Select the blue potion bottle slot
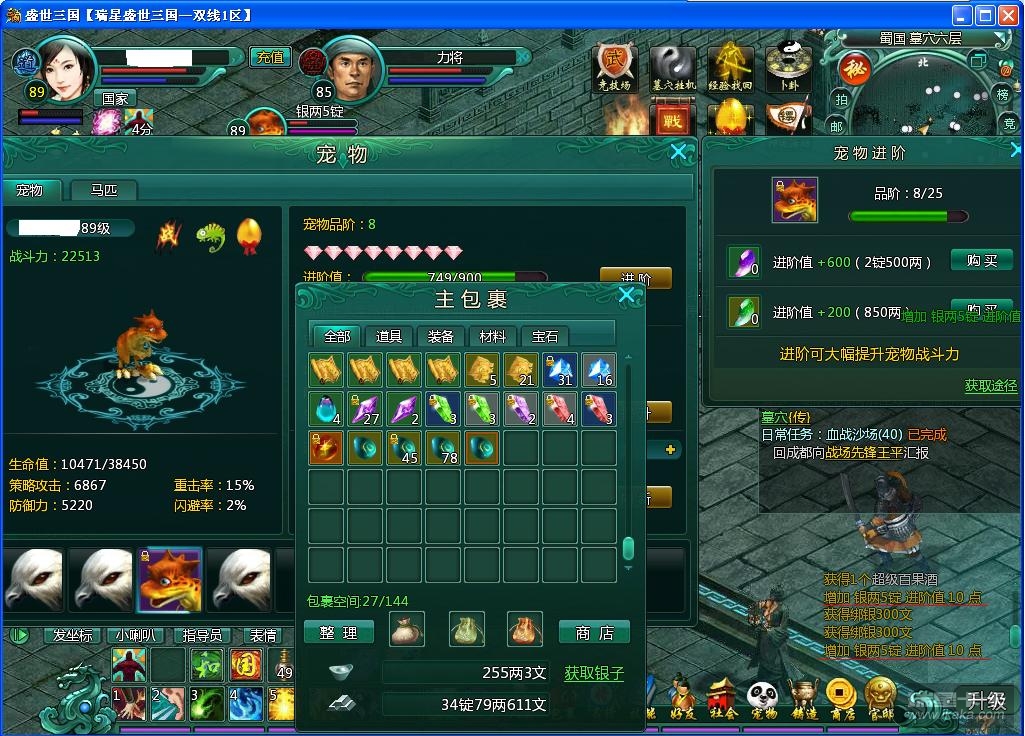Image resolution: width=1025 pixels, height=736 pixels. click(x=326, y=409)
